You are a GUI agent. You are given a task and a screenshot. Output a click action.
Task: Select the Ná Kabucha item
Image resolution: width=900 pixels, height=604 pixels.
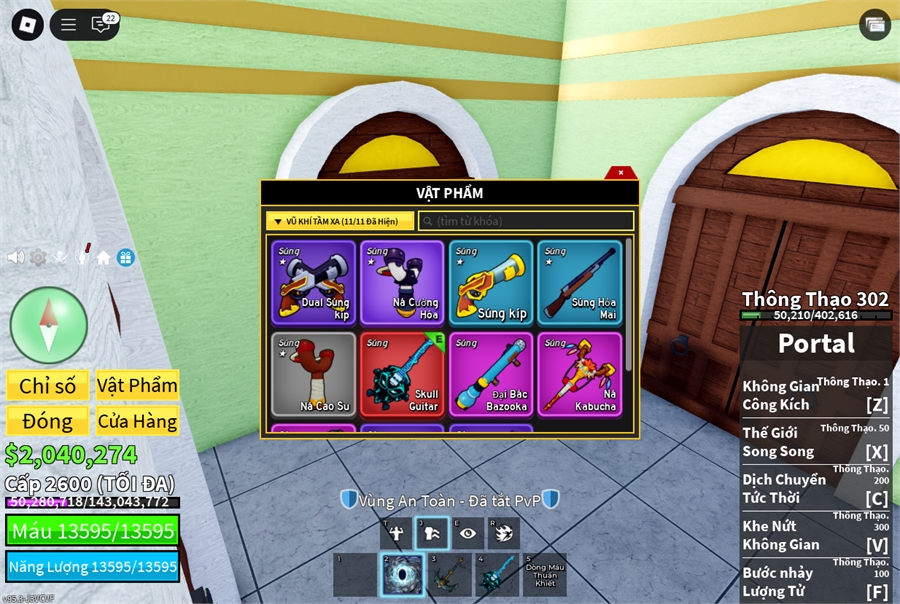(580, 374)
